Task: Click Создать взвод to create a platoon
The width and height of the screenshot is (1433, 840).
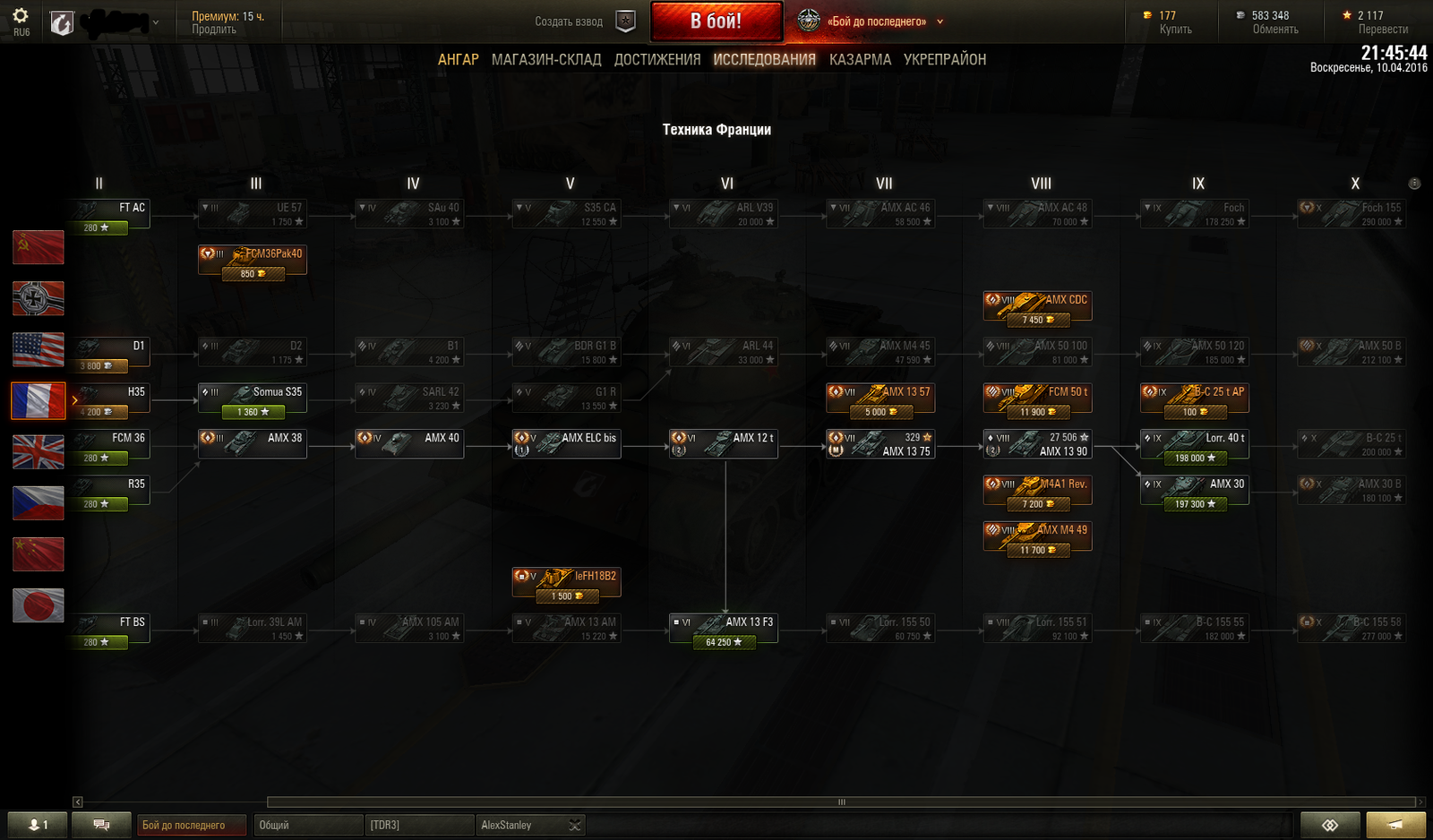Action: click(x=569, y=21)
